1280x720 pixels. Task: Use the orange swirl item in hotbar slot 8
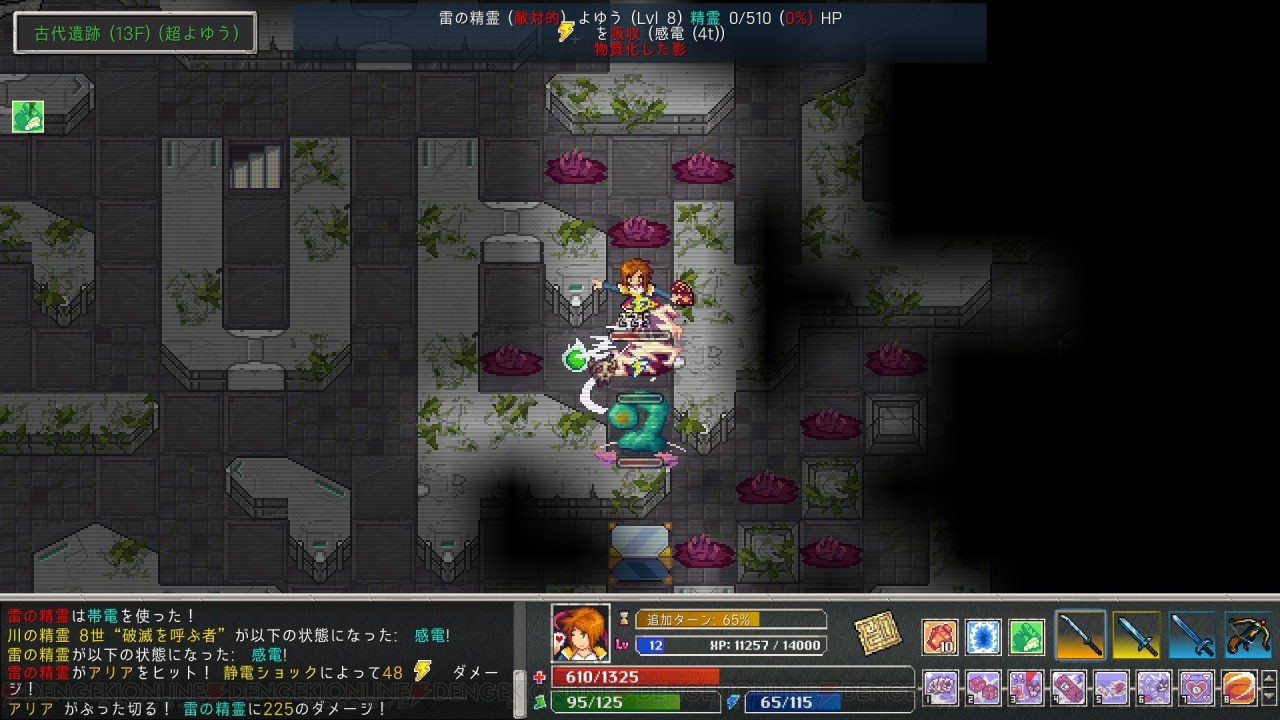[x=1239, y=688]
